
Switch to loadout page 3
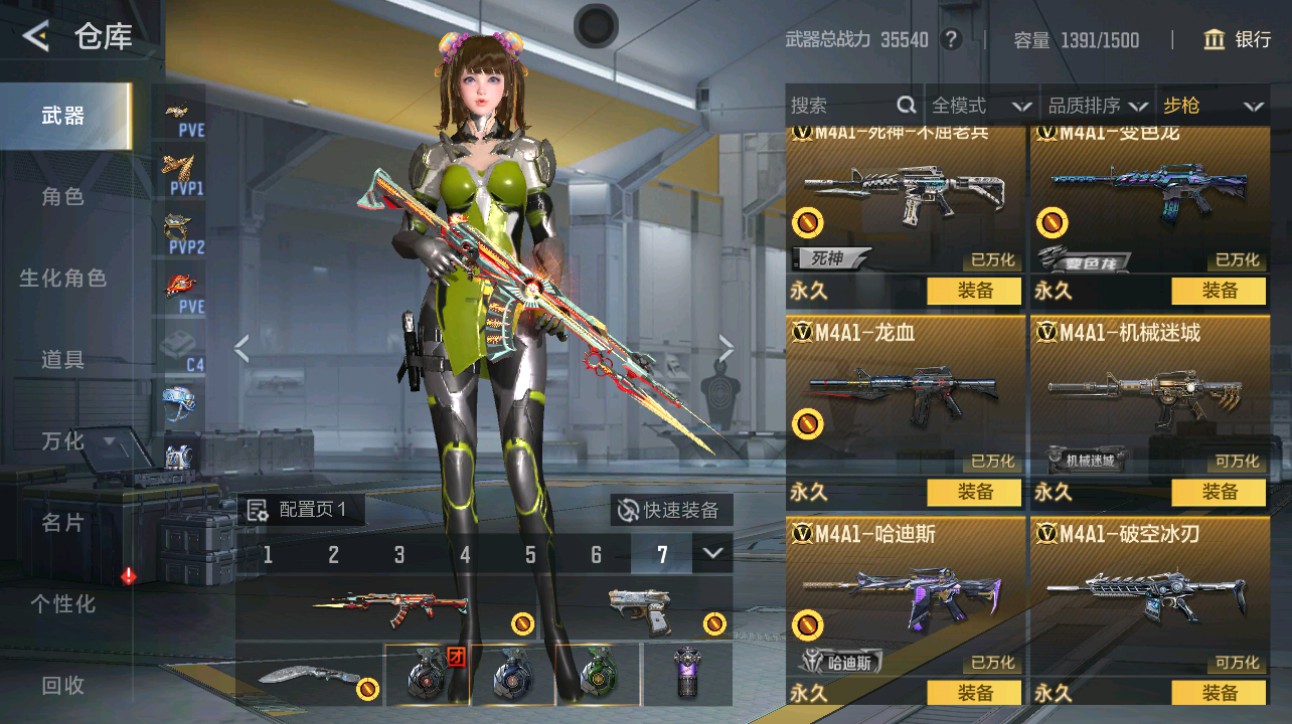(399, 555)
